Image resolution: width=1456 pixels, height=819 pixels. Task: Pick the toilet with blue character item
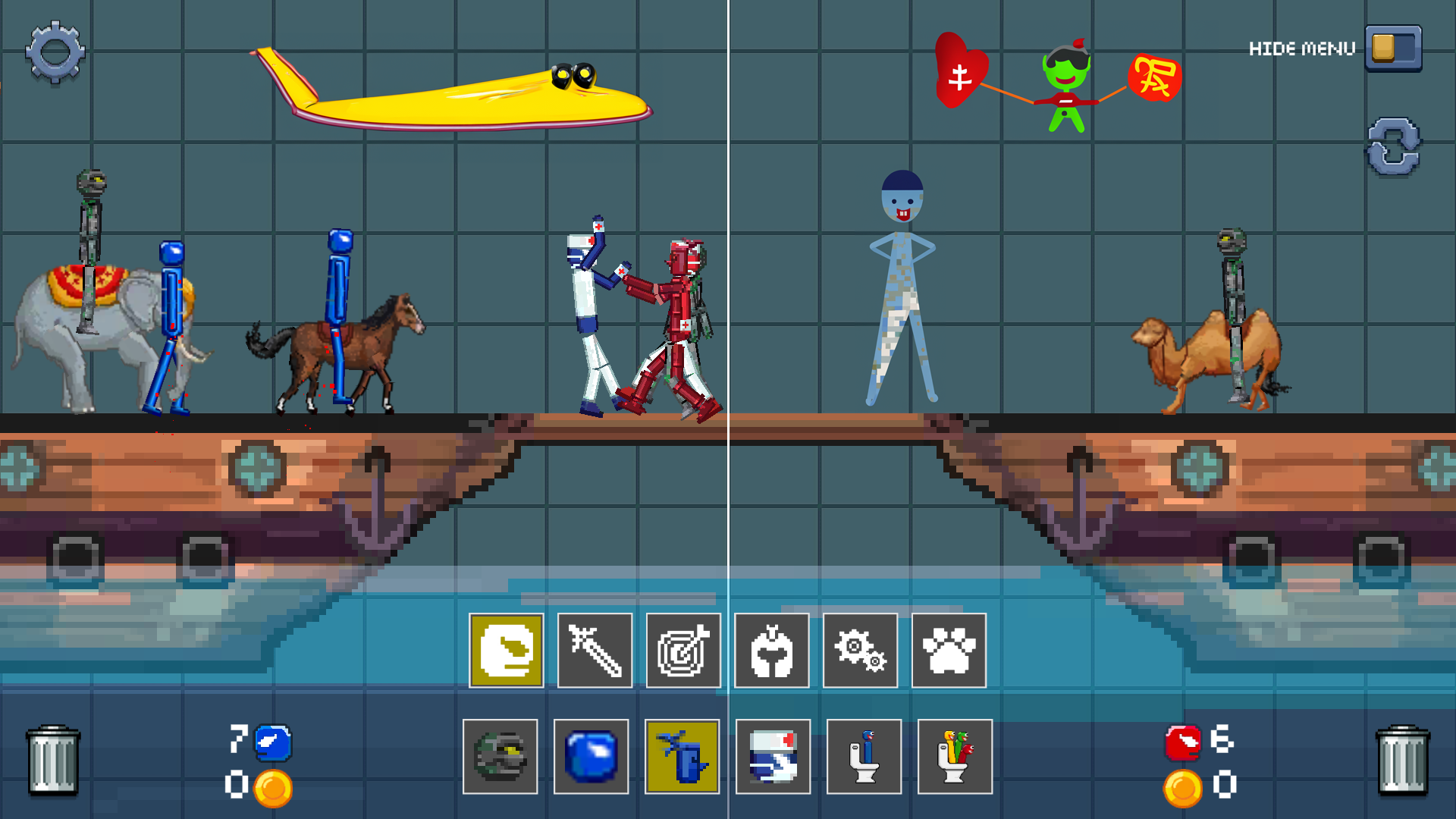pyautogui.click(x=864, y=758)
